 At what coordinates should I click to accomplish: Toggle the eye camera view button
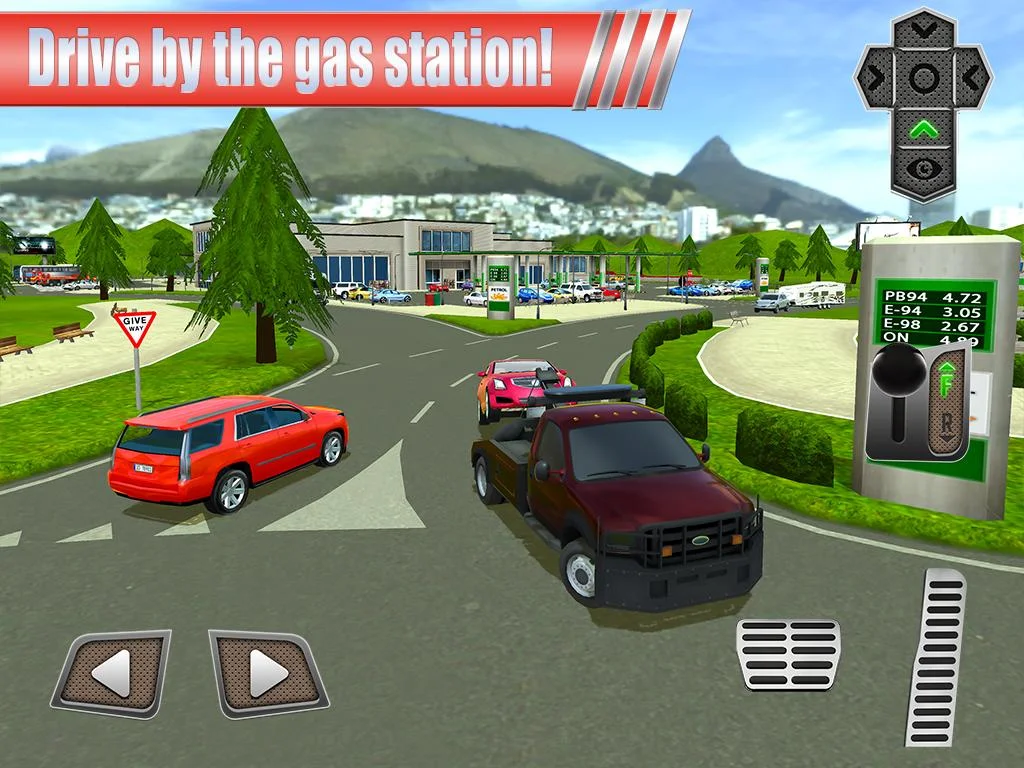[923, 166]
